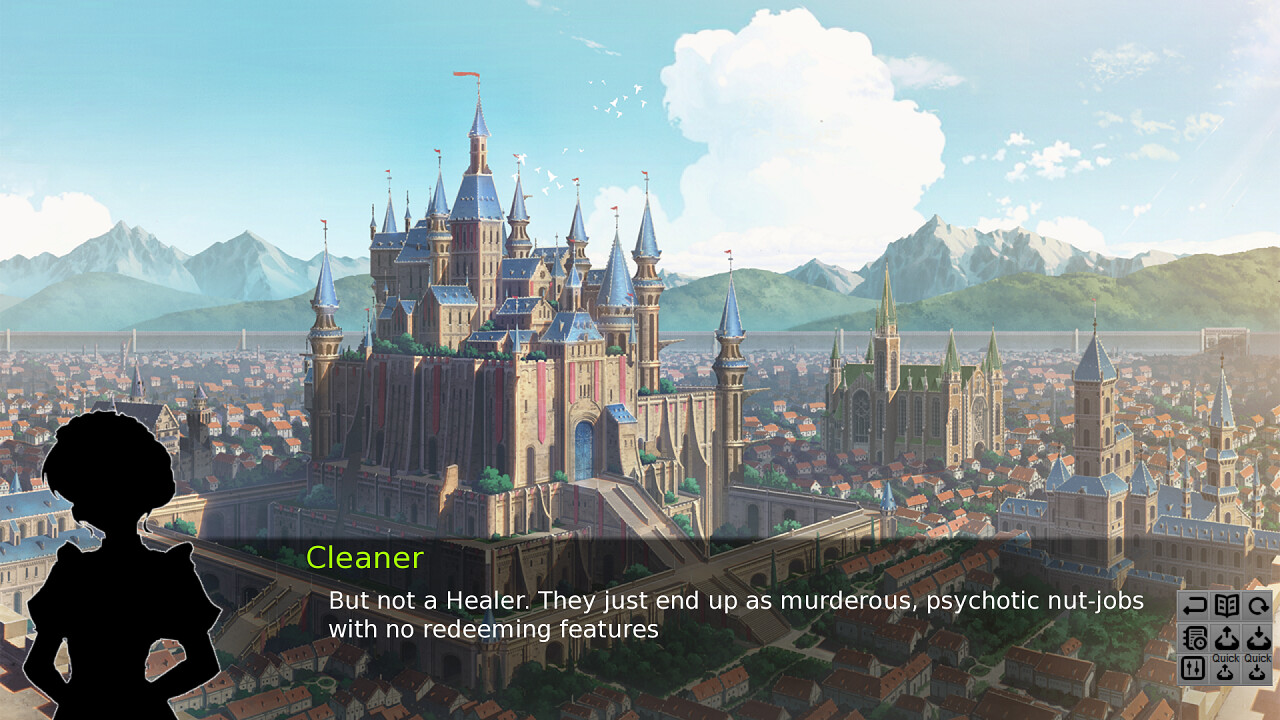Open the save game screen

point(1226,637)
